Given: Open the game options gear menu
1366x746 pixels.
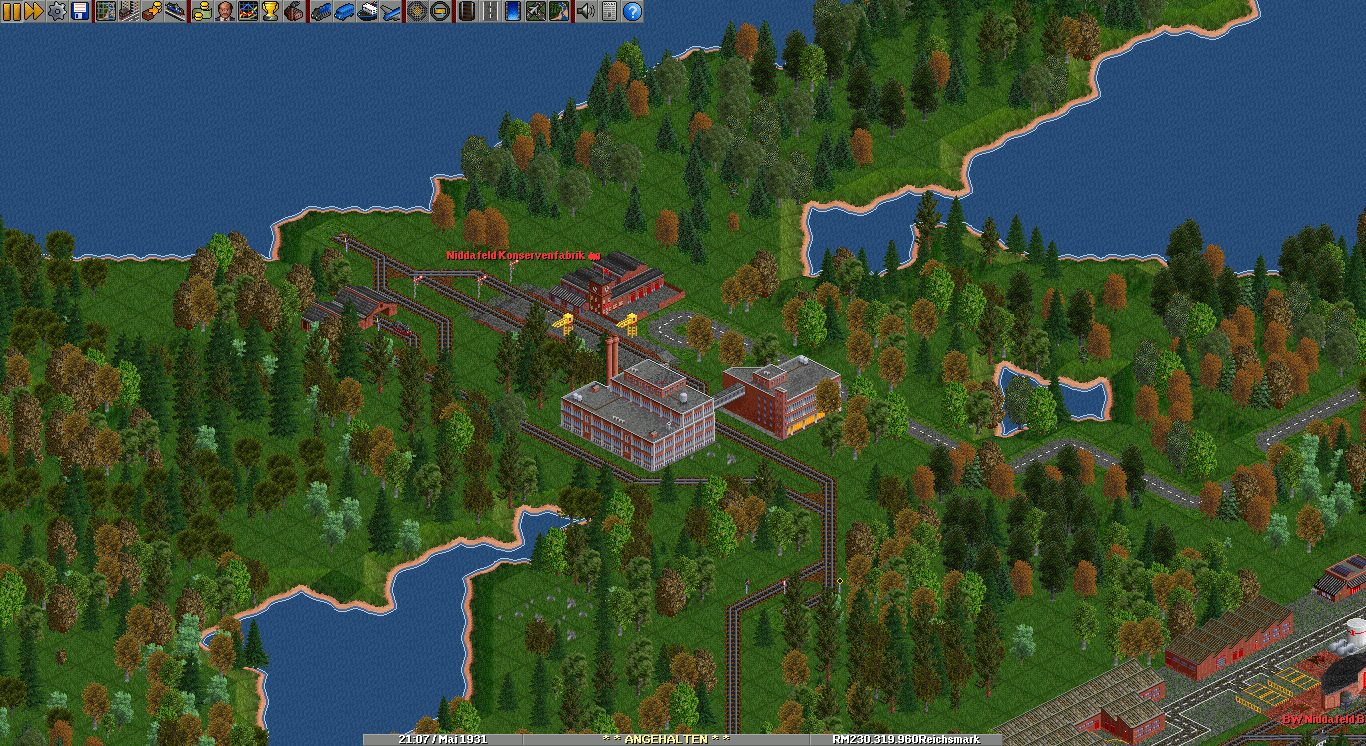Looking at the screenshot, I should click(56, 11).
